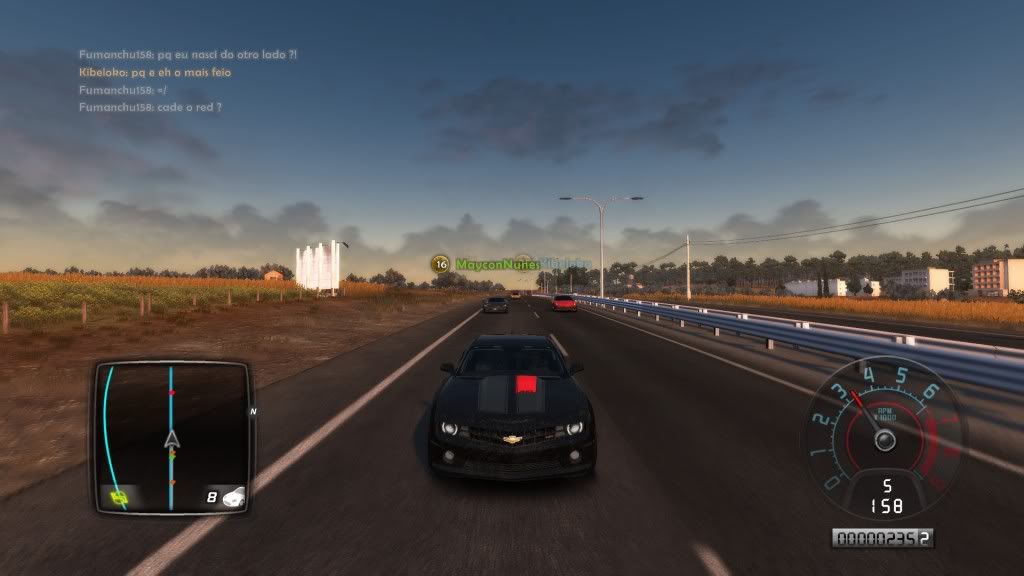The width and height of the screenshot is (1024, 576).
Task: Select the white car icon on the minimap
Action: [x=233, y=496]
